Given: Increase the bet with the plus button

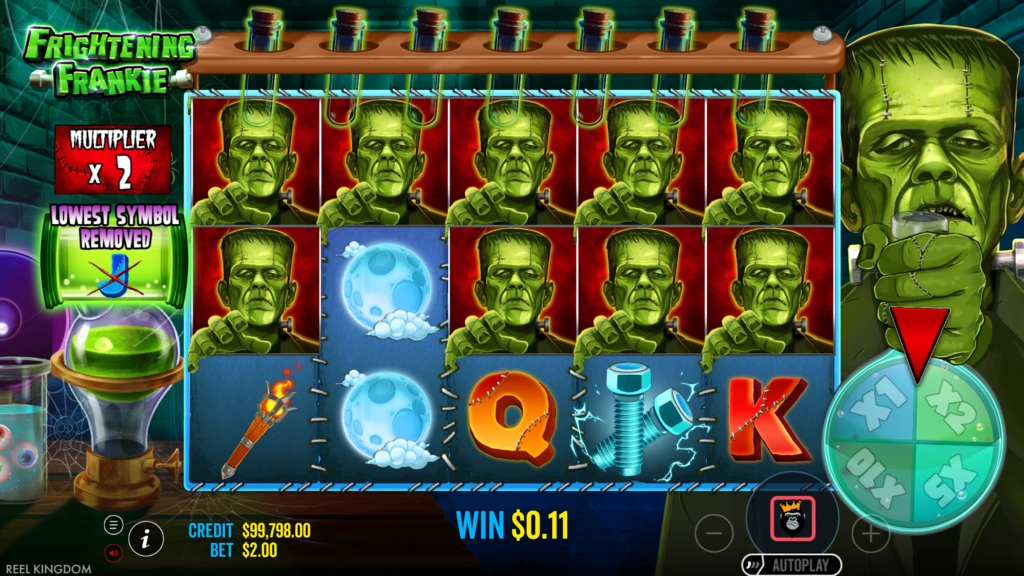Looking at the screenshot, I should 870,533.
